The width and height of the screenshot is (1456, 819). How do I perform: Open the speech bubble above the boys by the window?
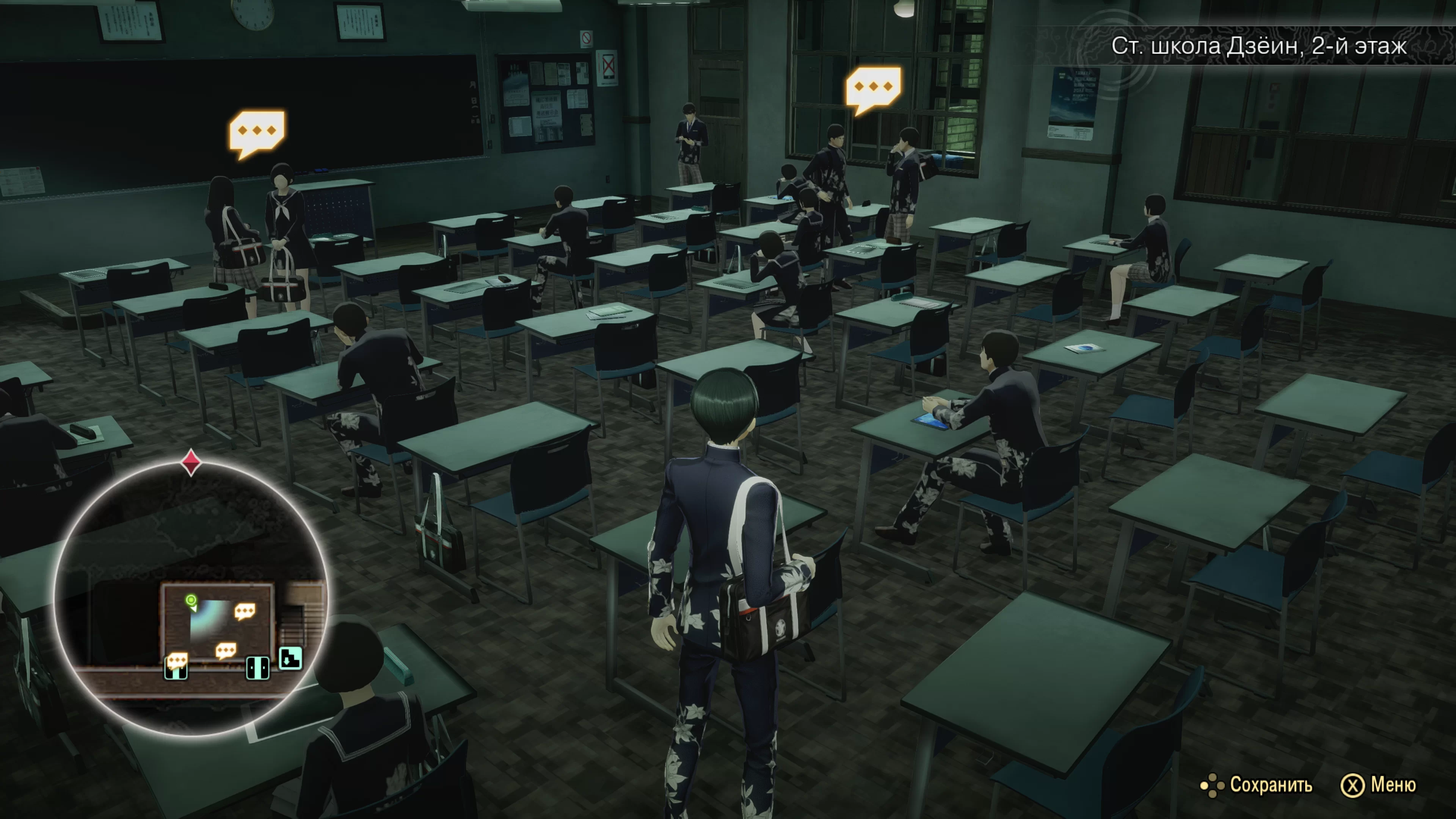[x=873, y=88]
